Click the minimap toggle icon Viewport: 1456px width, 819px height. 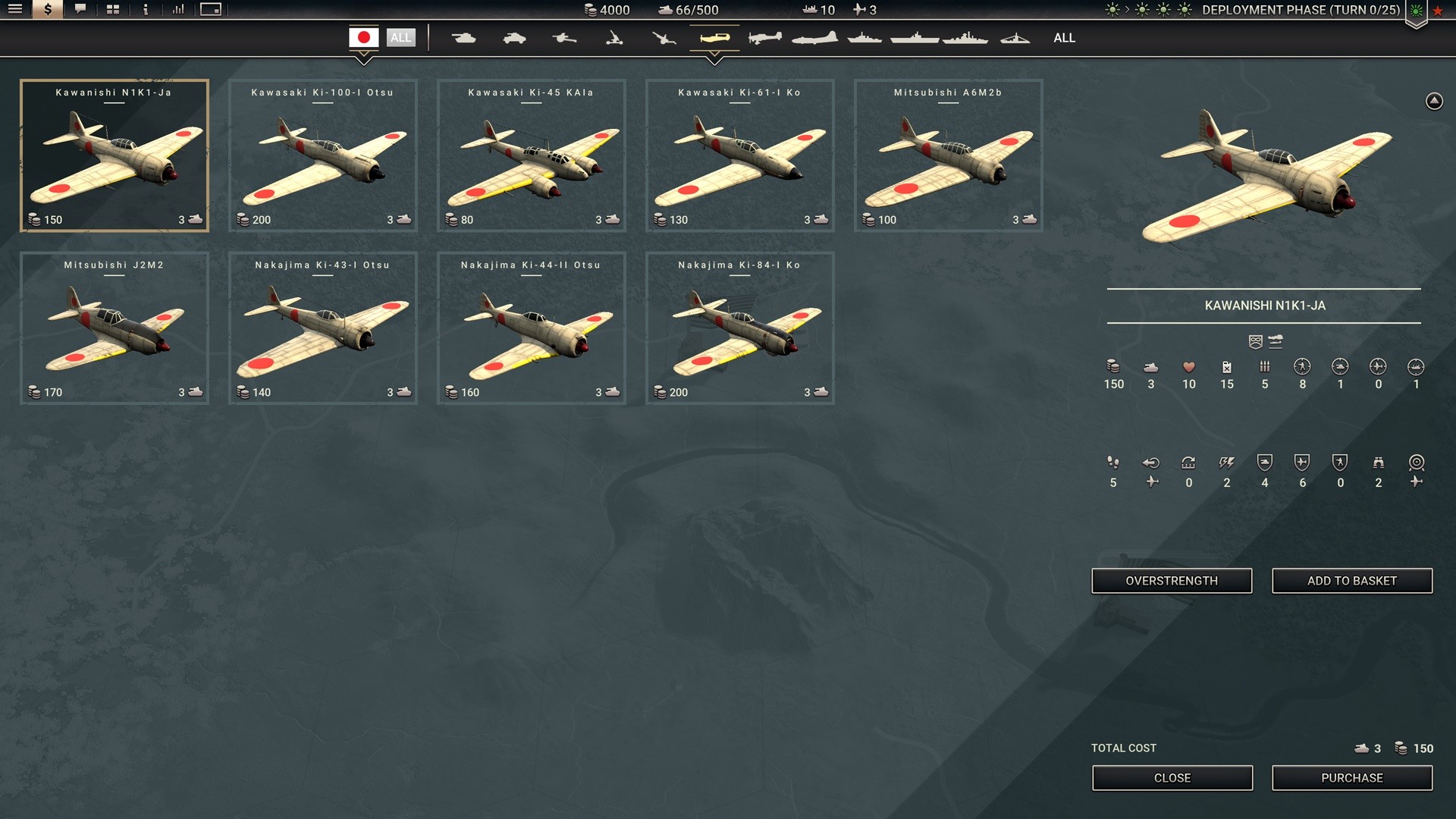(210, 11)
